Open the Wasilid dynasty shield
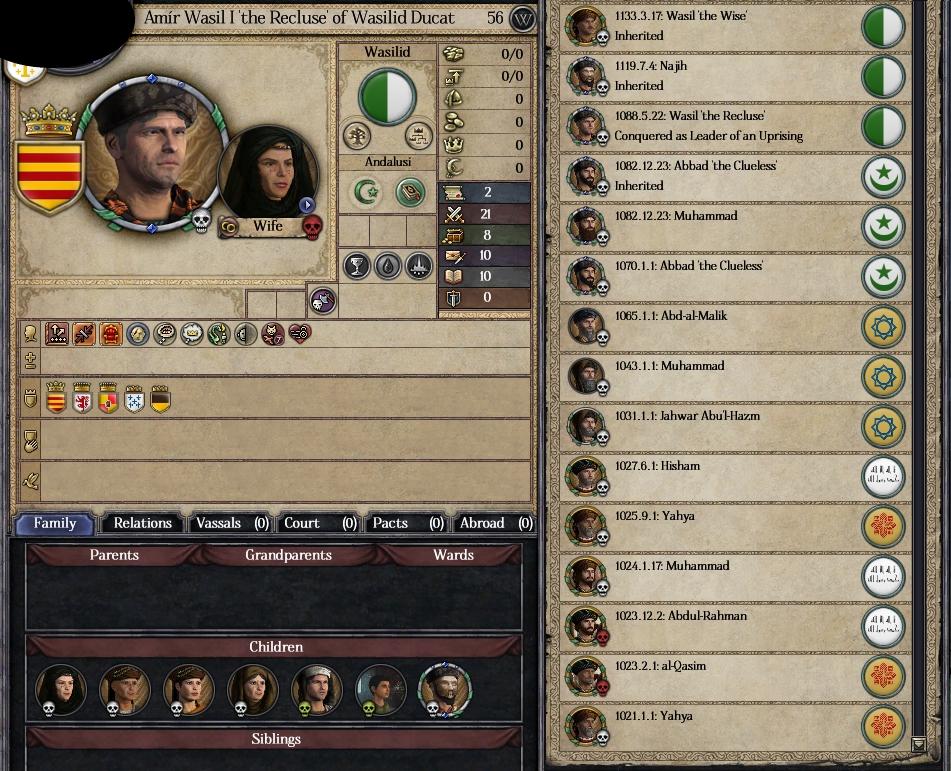This screenshot has height=771, width=951. pos(387,96)
